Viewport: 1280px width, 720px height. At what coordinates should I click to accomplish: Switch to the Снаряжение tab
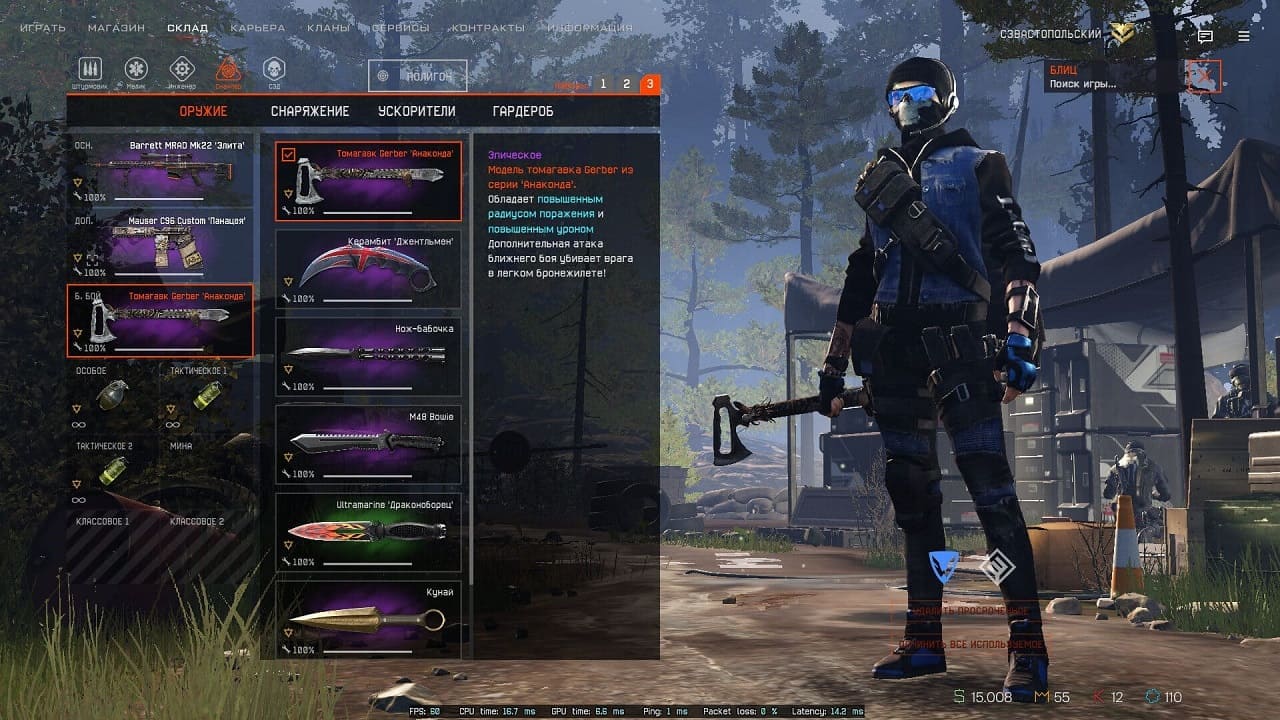pos(309,111)
